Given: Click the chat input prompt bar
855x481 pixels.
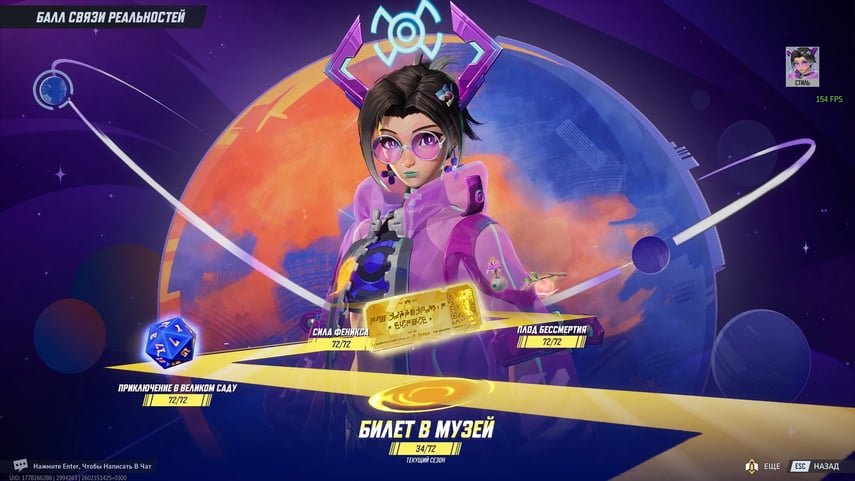Looking at the screenshot, I should [90, 466].
